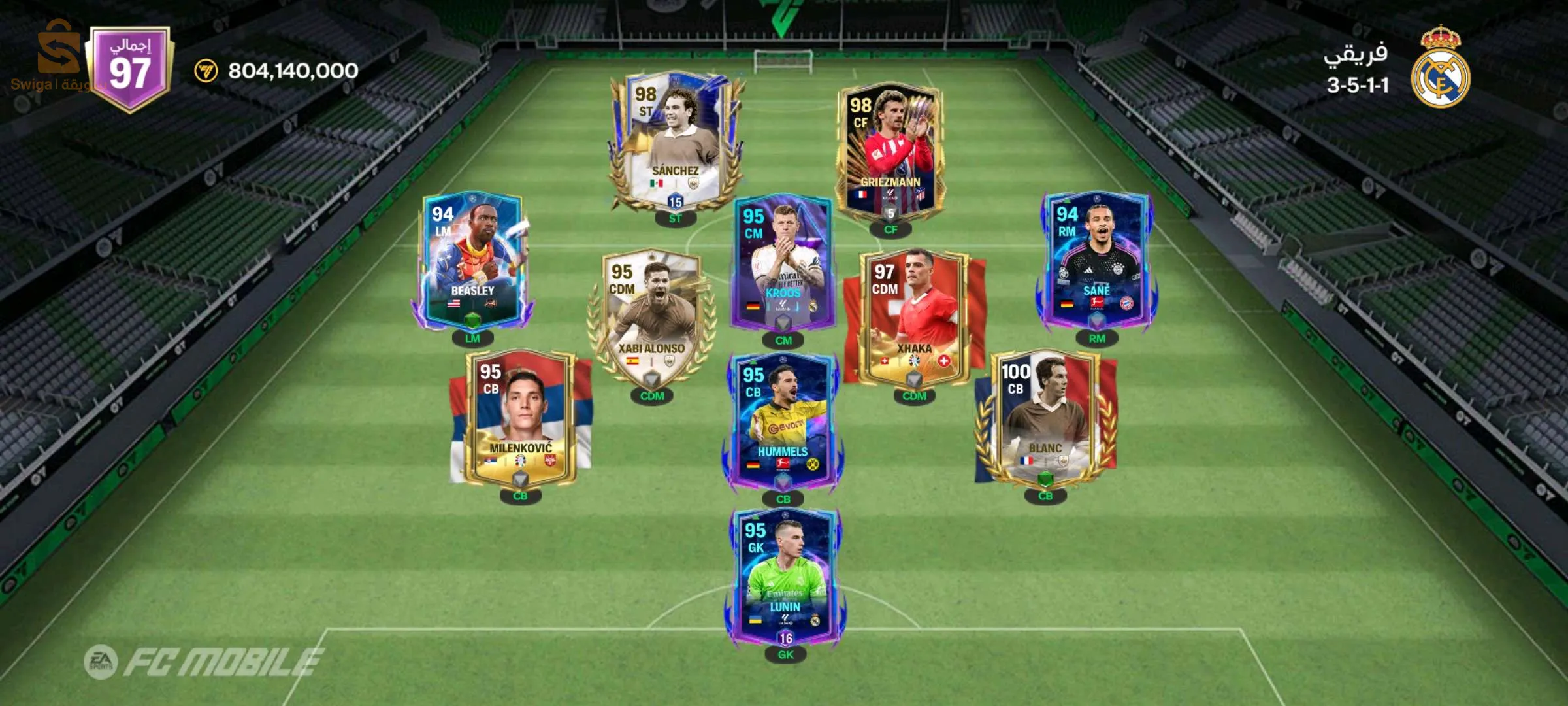Open the 3-5-1-1 formation label

[1357, 86]
